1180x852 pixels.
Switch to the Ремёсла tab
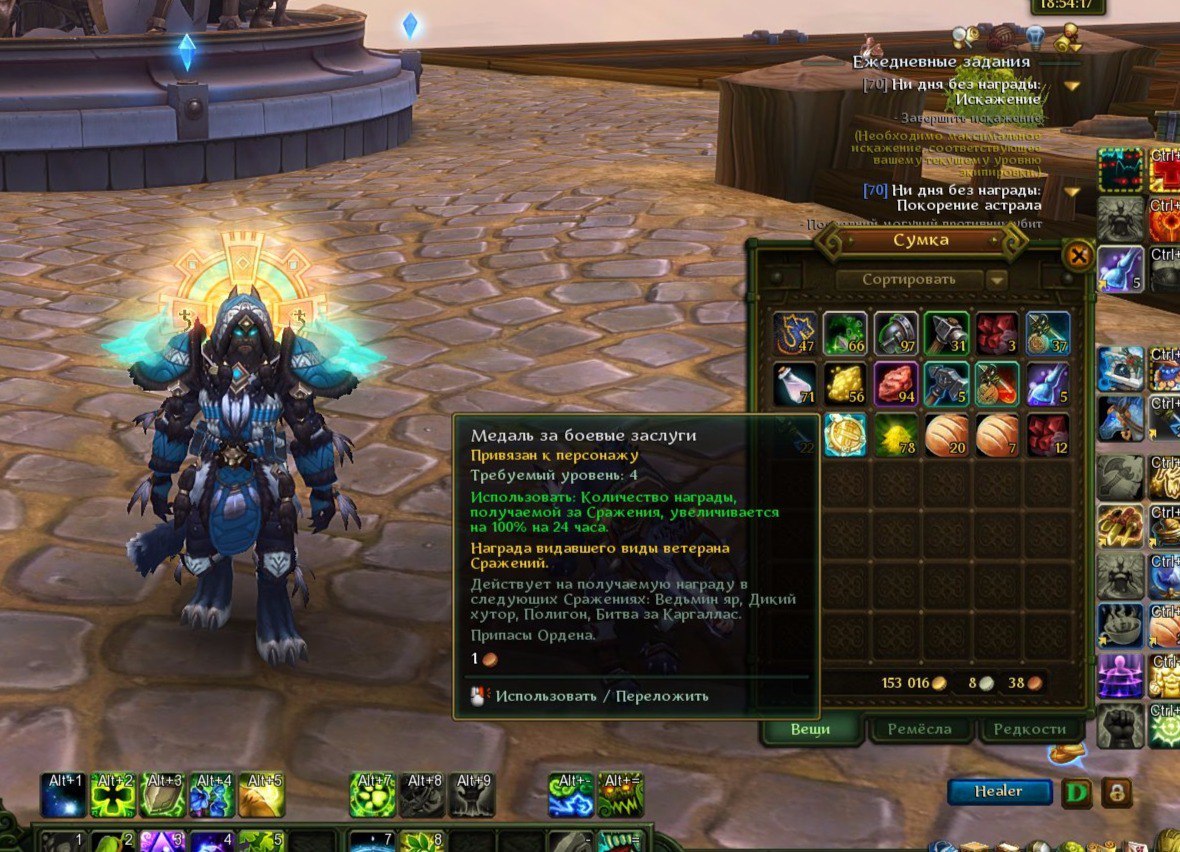(920, 730)
